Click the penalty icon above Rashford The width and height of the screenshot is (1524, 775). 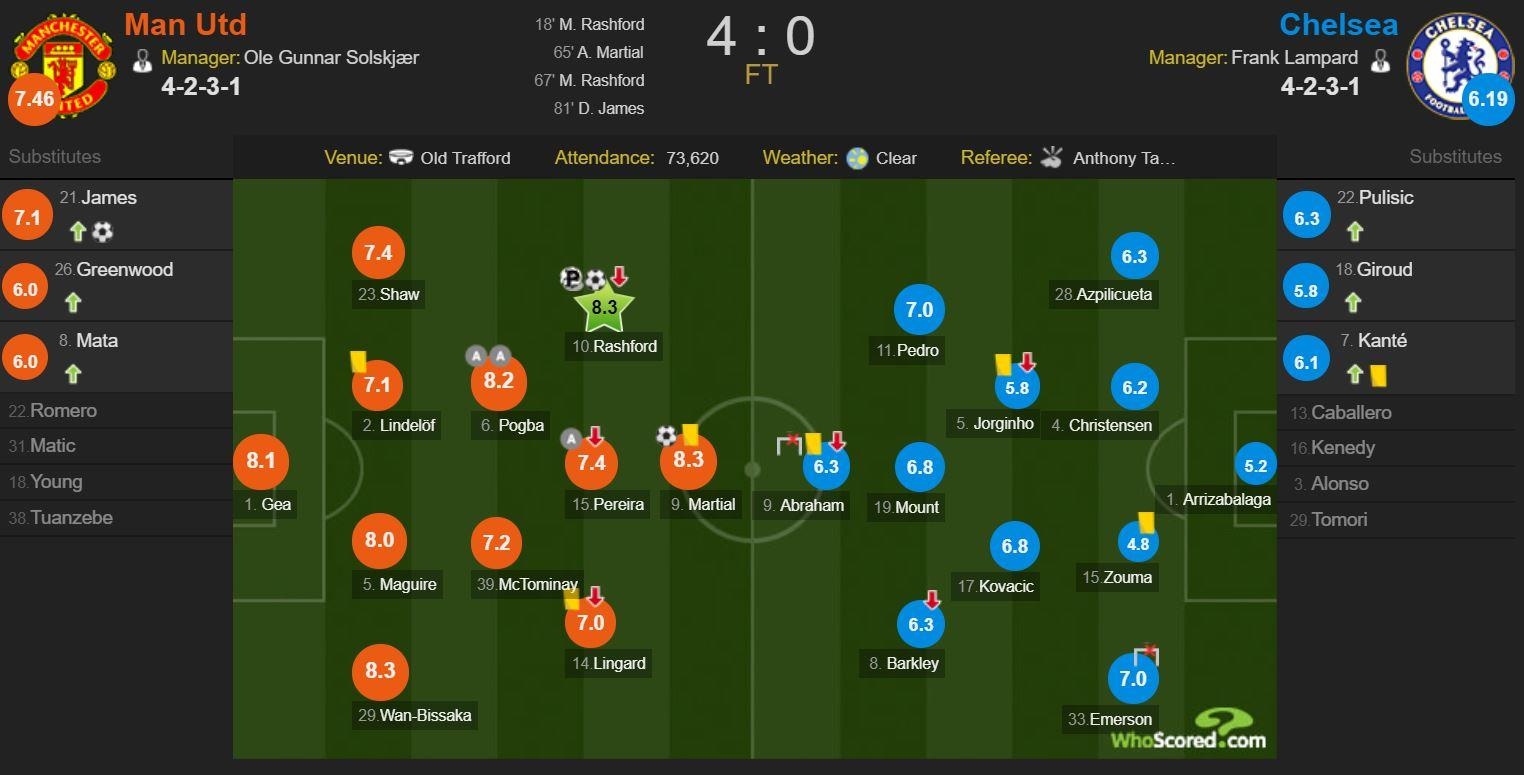(x=572, y=278)
